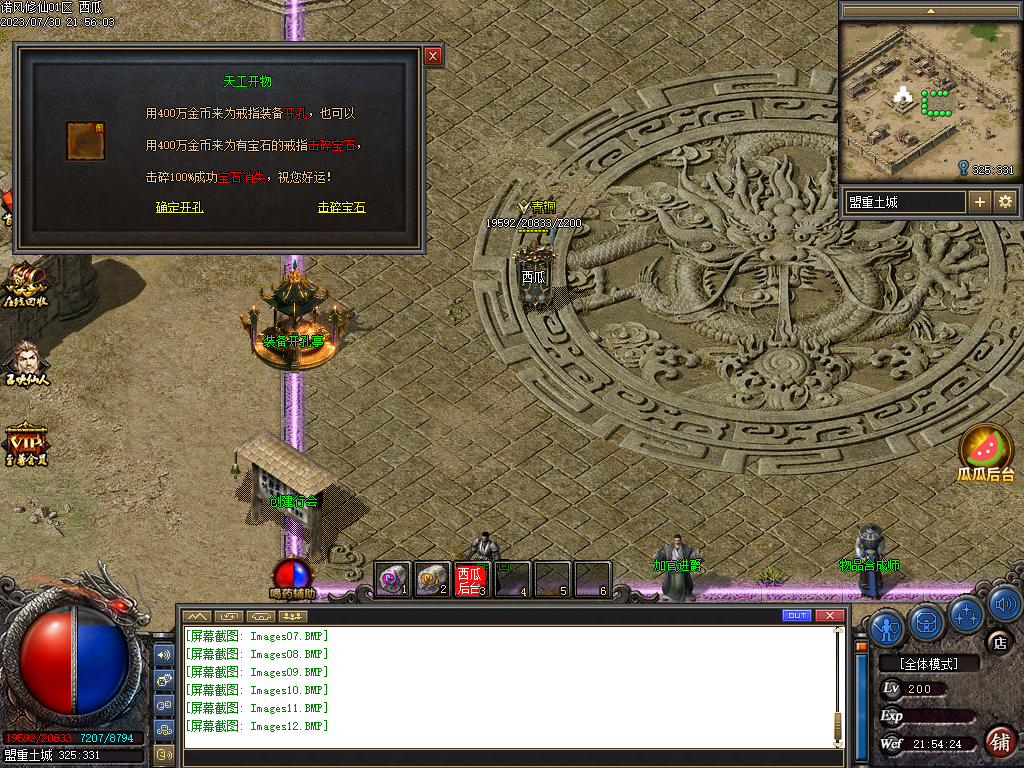Select hotbar slot 2 item
The width and height of the screenshot is (1024, 768).
click(432, 579)
